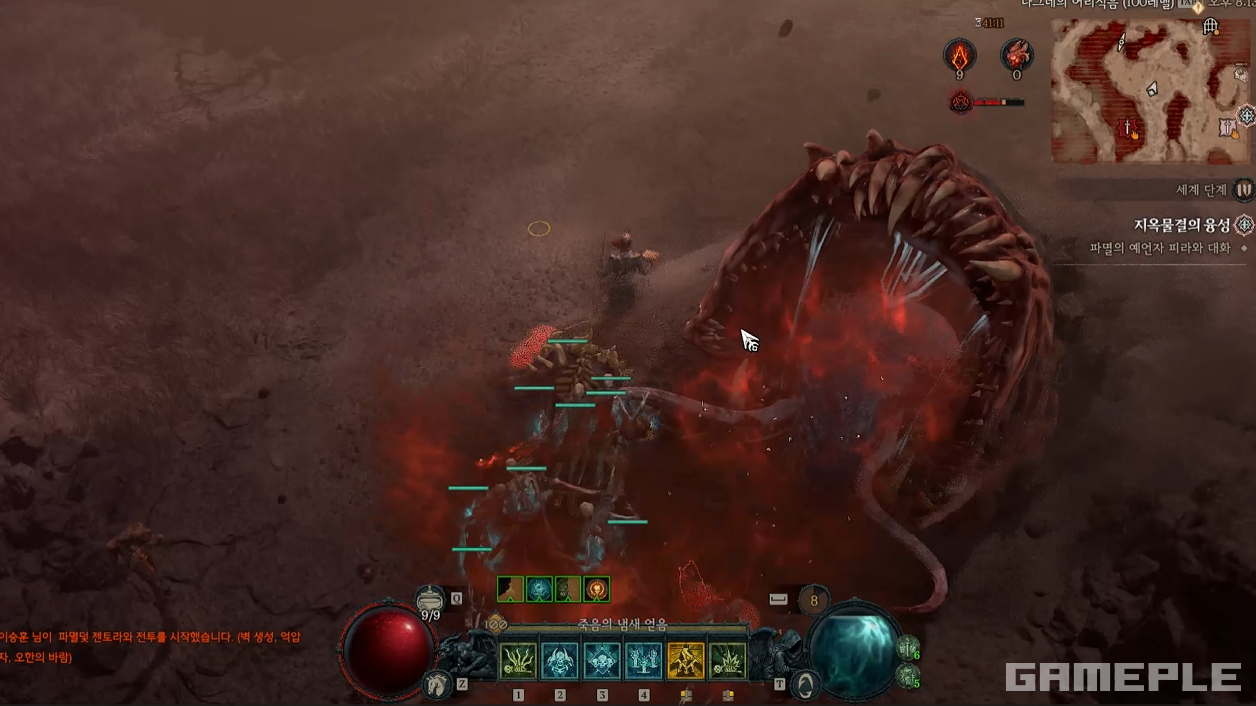The image size is (1256, 706).
Task: Use the horned blue skull skill
Action: [x=560, y=661]
